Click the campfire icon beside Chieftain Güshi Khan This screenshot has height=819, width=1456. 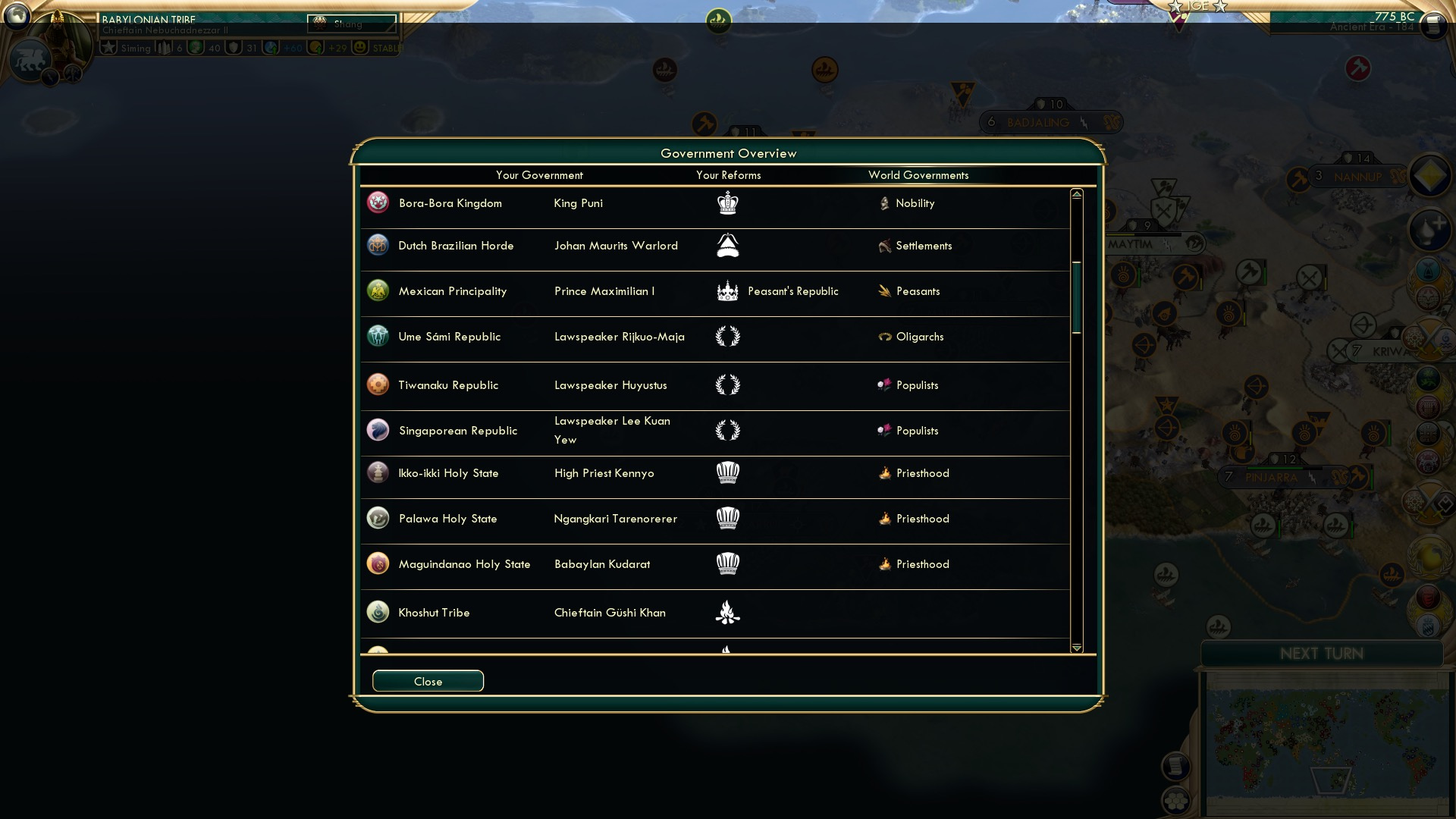click(x=728, y=612)
